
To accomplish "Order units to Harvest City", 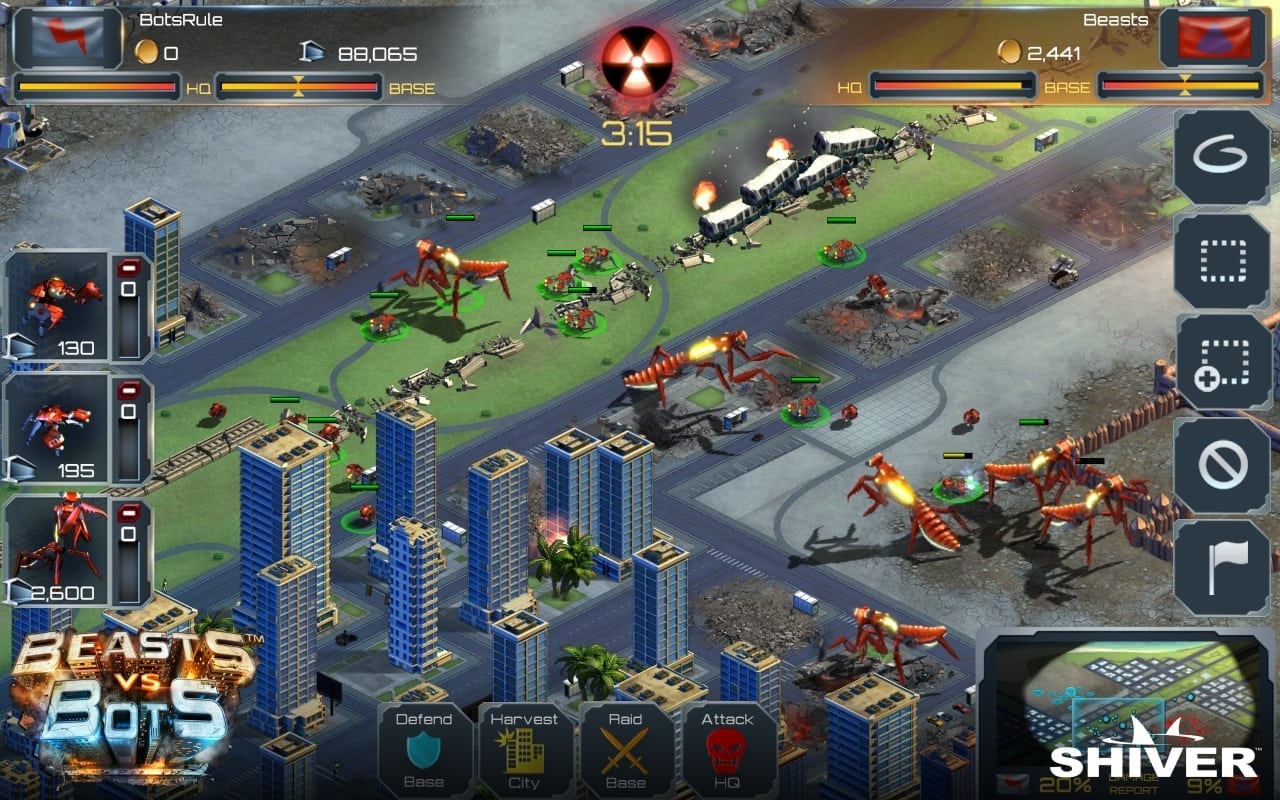I will [525, 750].
